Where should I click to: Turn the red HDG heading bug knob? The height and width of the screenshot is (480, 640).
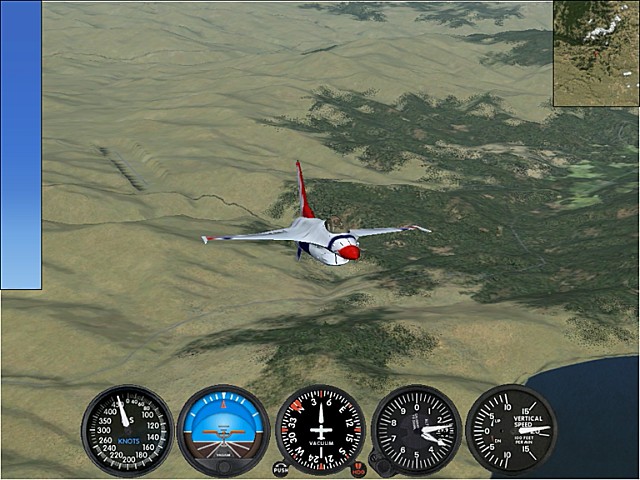click(359, 468)
